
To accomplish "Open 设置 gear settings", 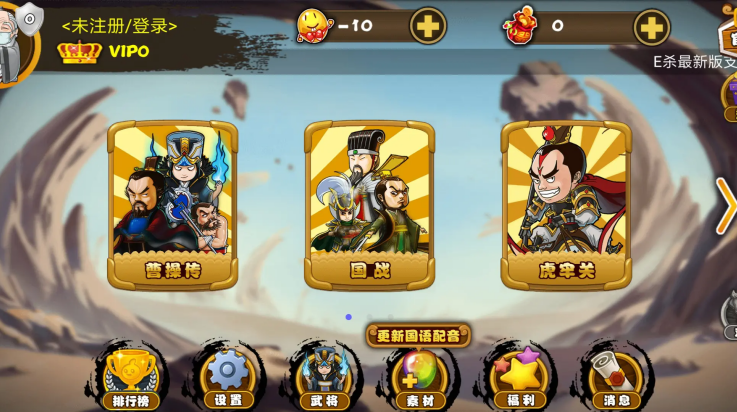I will 227,376.
